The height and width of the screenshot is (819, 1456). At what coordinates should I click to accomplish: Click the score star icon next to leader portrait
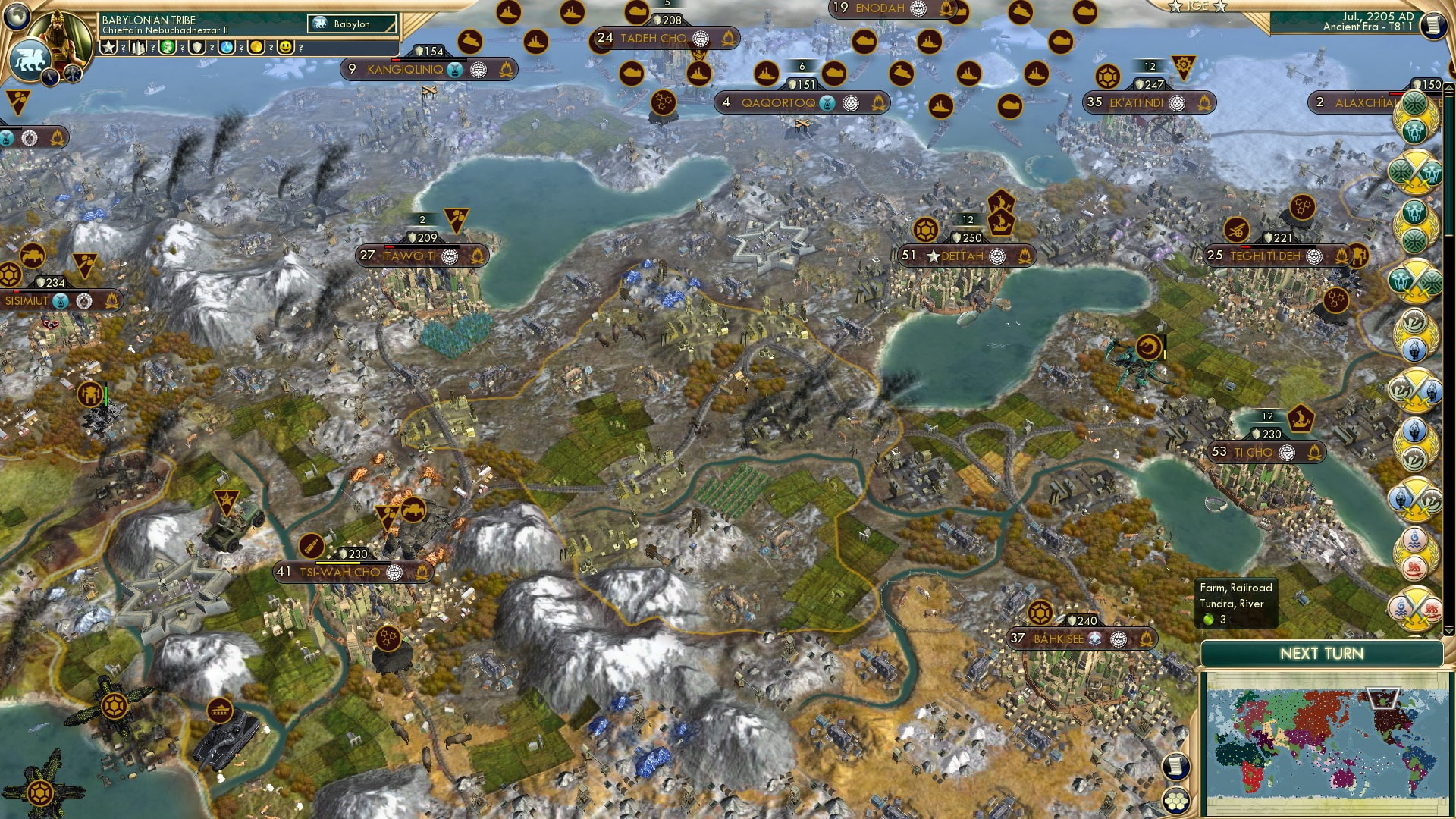108,47
